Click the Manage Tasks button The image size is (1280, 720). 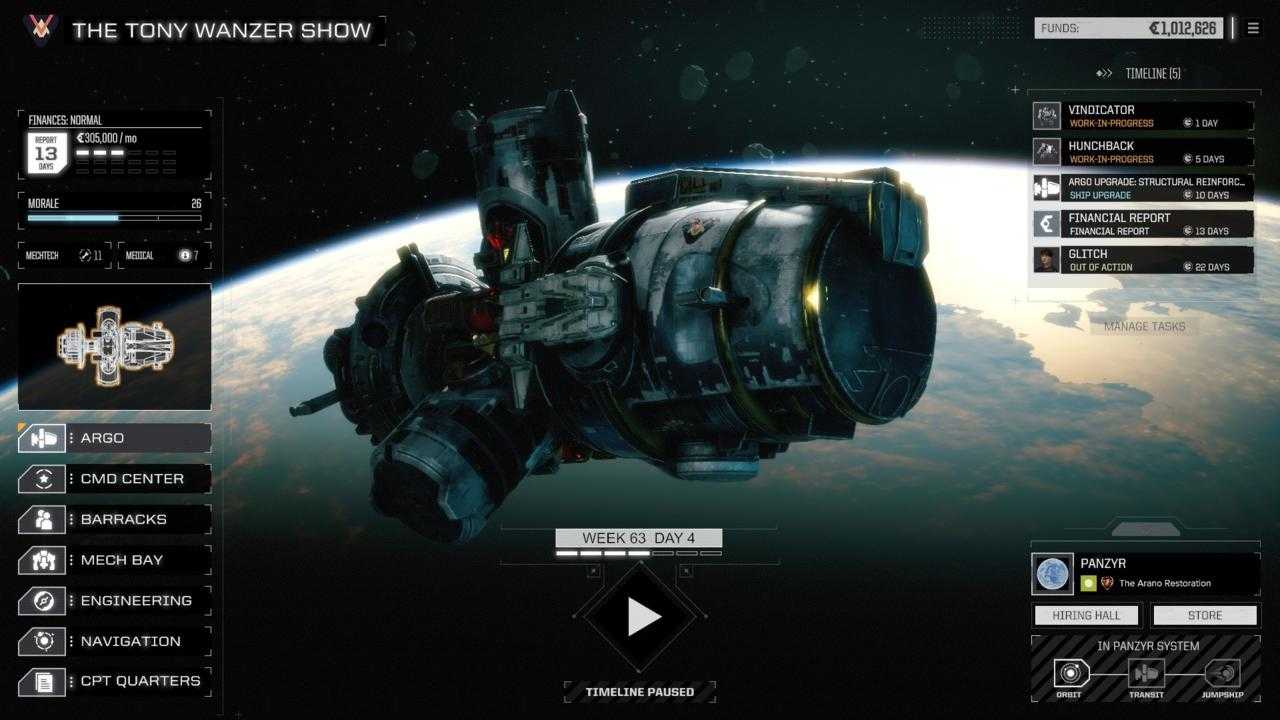(1144, 326)
